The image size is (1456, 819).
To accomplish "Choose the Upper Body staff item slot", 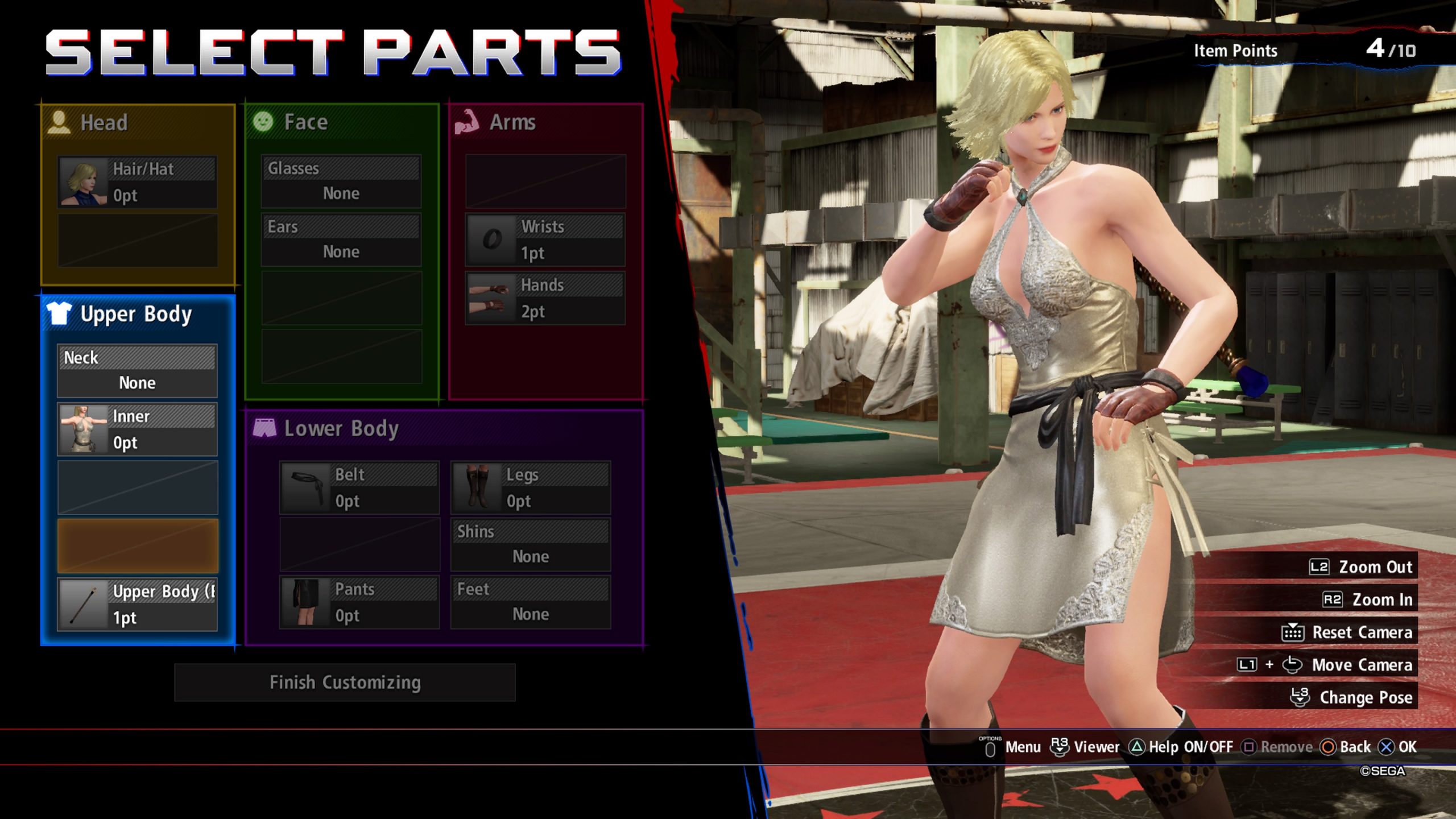I will 137,604.
